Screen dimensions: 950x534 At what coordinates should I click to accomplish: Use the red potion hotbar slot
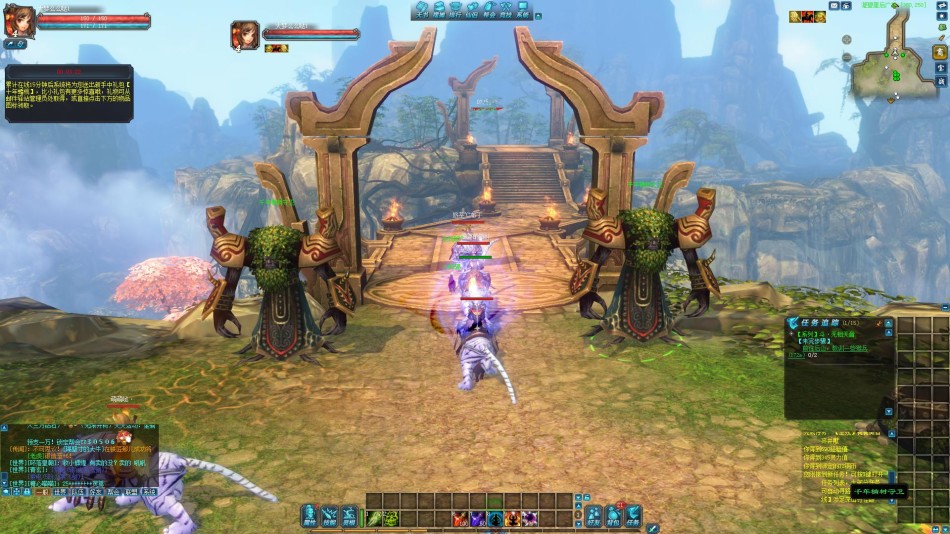click(459, 518)
